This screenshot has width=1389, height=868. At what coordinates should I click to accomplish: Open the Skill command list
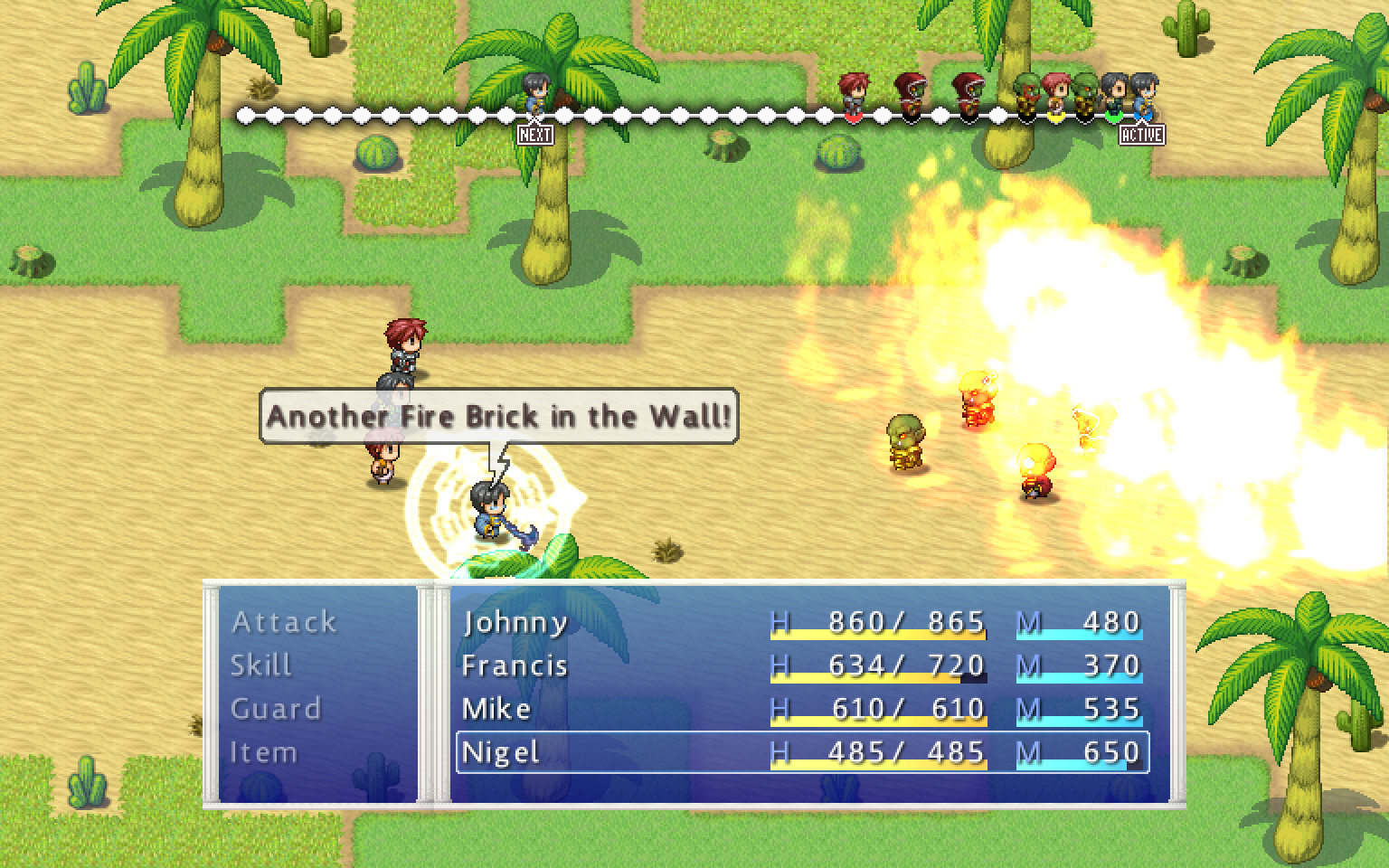click(261, 665)
